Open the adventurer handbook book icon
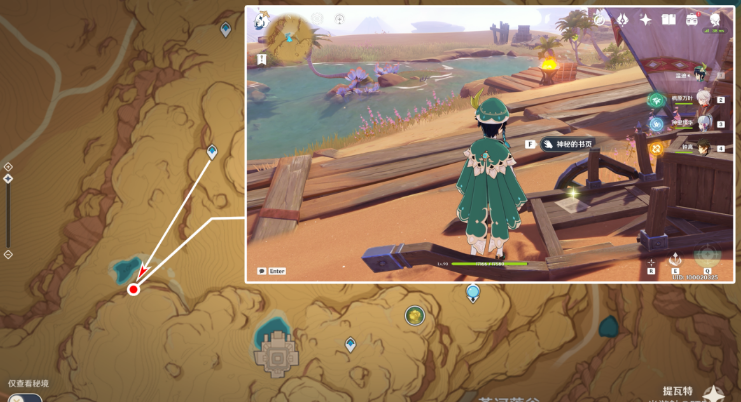 (x=669, y=19)
